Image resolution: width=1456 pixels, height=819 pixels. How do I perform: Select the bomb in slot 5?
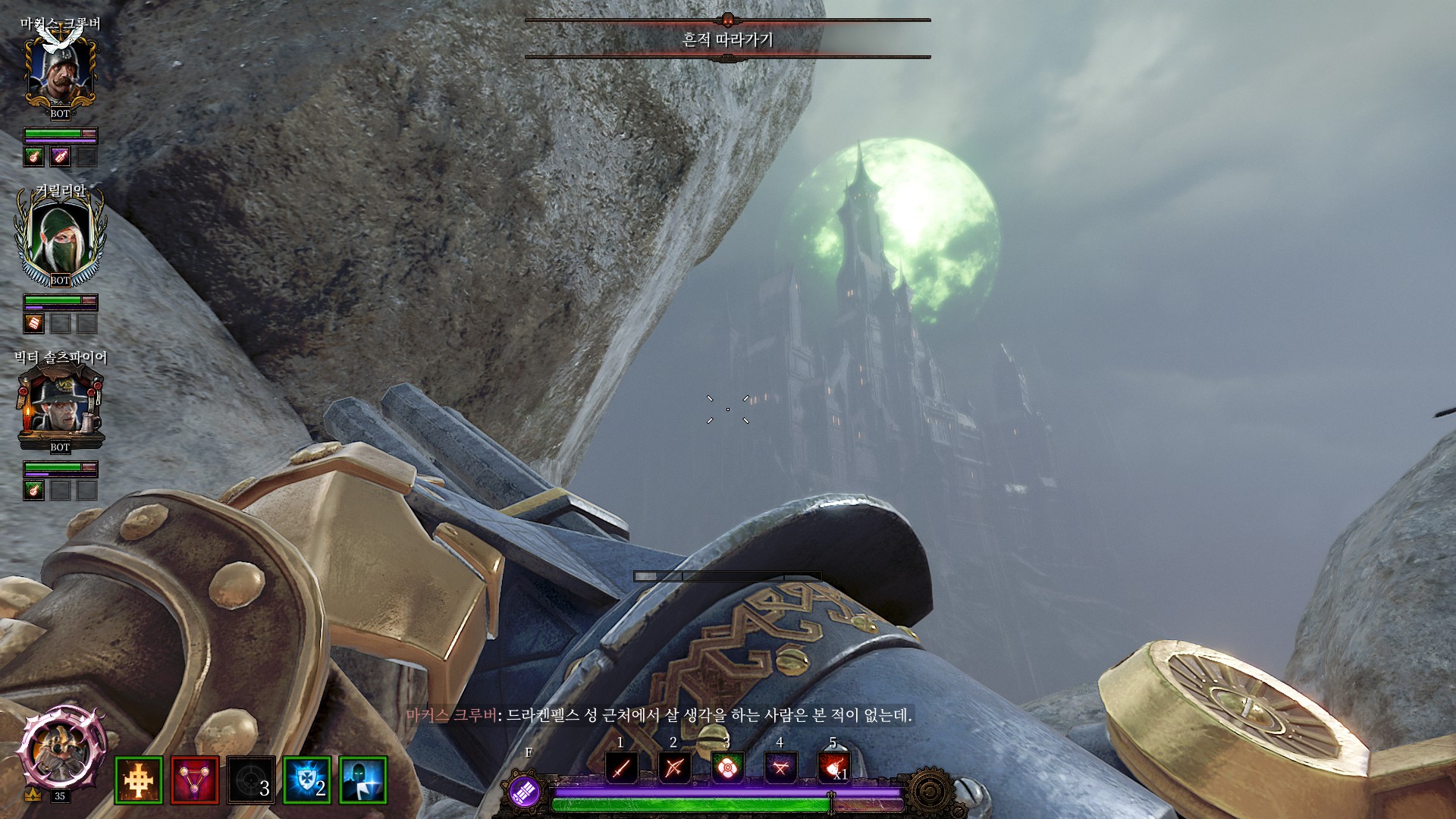[x=833, y=768]
